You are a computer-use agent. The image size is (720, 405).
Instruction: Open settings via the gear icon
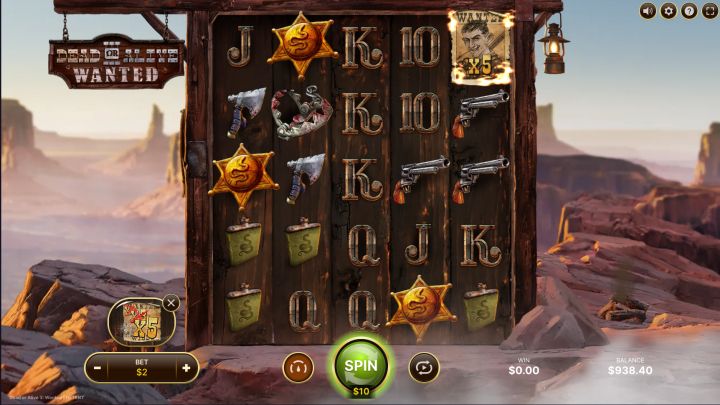[x=669, y=11]
